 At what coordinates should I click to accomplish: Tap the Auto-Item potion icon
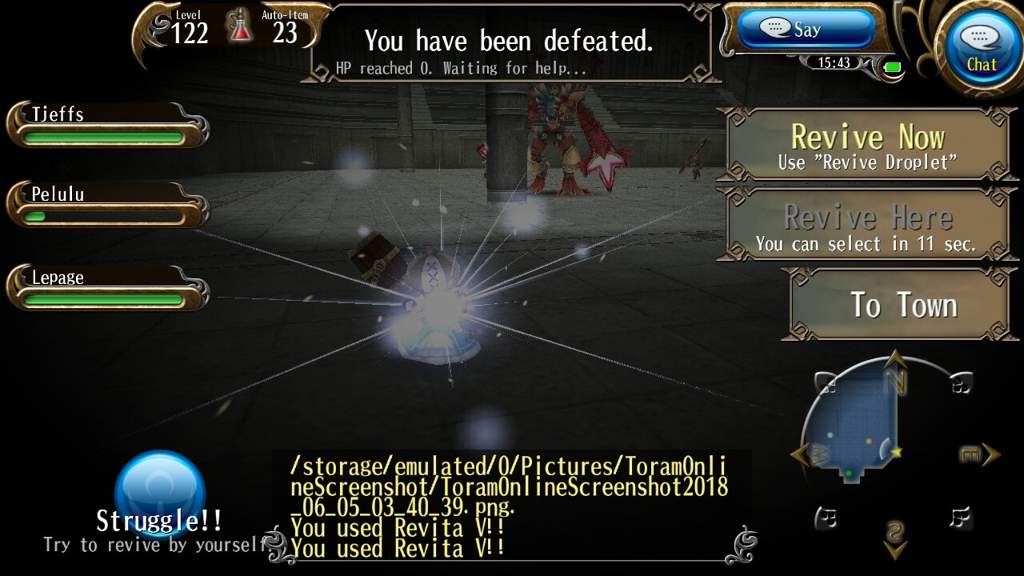[x=241, y=26]
